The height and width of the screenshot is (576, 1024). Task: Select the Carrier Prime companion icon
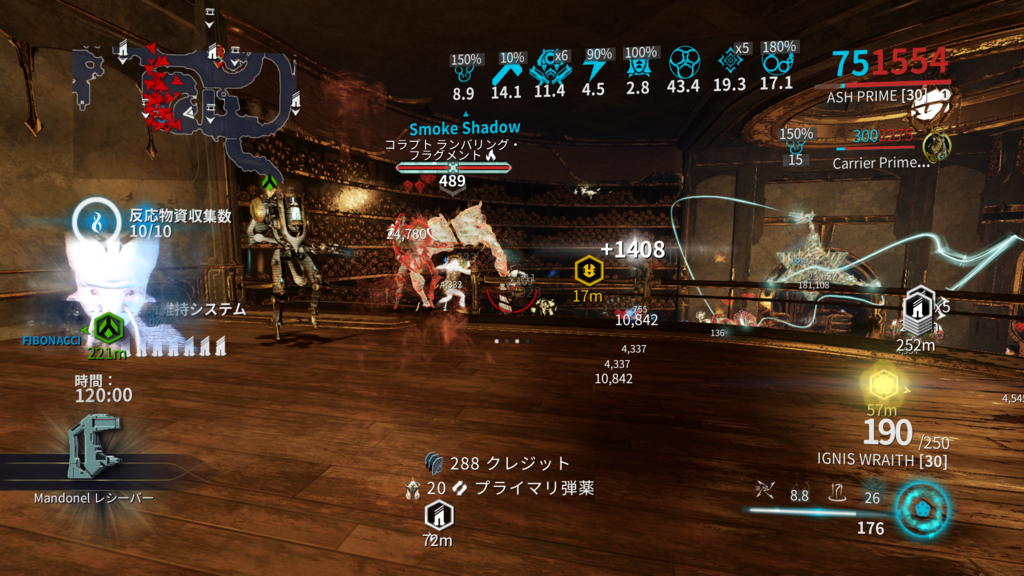coord(936,147)
